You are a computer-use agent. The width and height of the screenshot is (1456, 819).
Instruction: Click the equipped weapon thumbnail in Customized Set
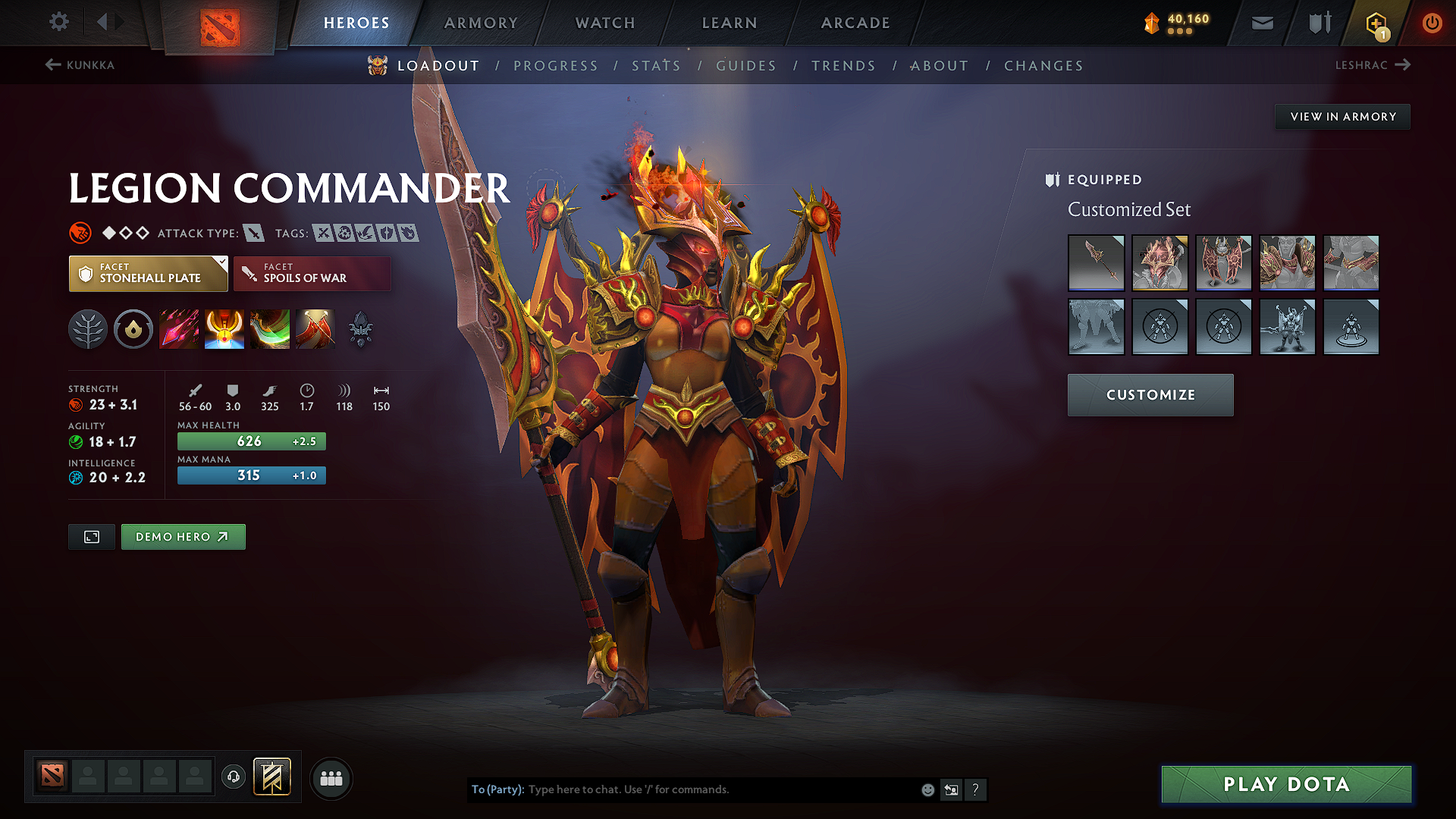1097,263
